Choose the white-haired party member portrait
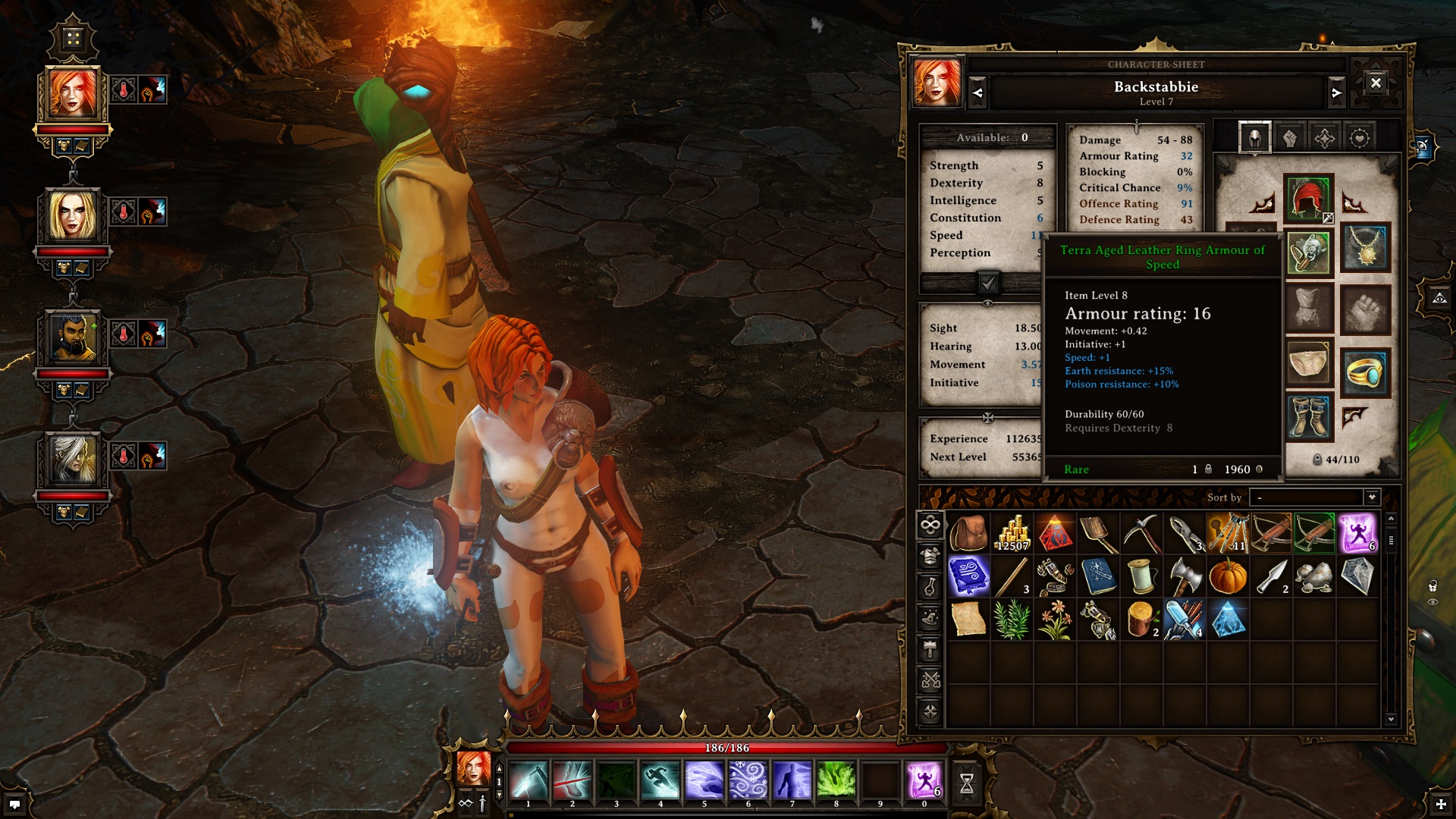The width and height of the screenshot is (1456, 819). pos(73,460)
